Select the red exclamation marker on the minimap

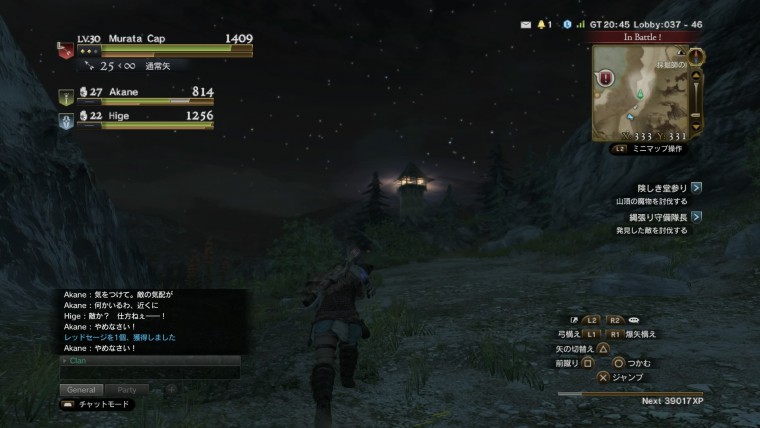click(607, 78)
